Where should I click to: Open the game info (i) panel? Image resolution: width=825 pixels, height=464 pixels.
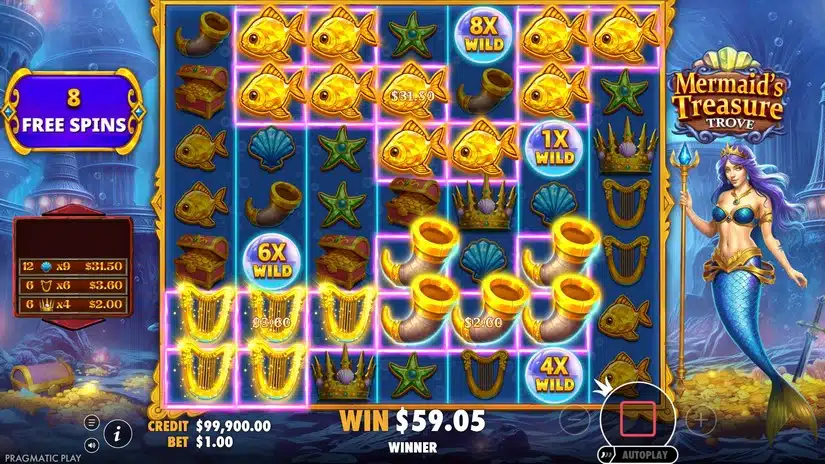118,433
